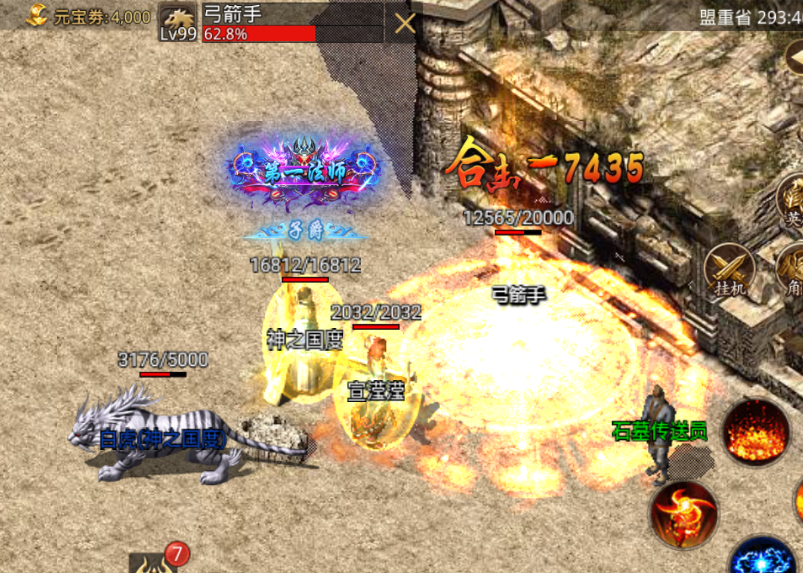Cast the blue lightning skill

(762, 558)
